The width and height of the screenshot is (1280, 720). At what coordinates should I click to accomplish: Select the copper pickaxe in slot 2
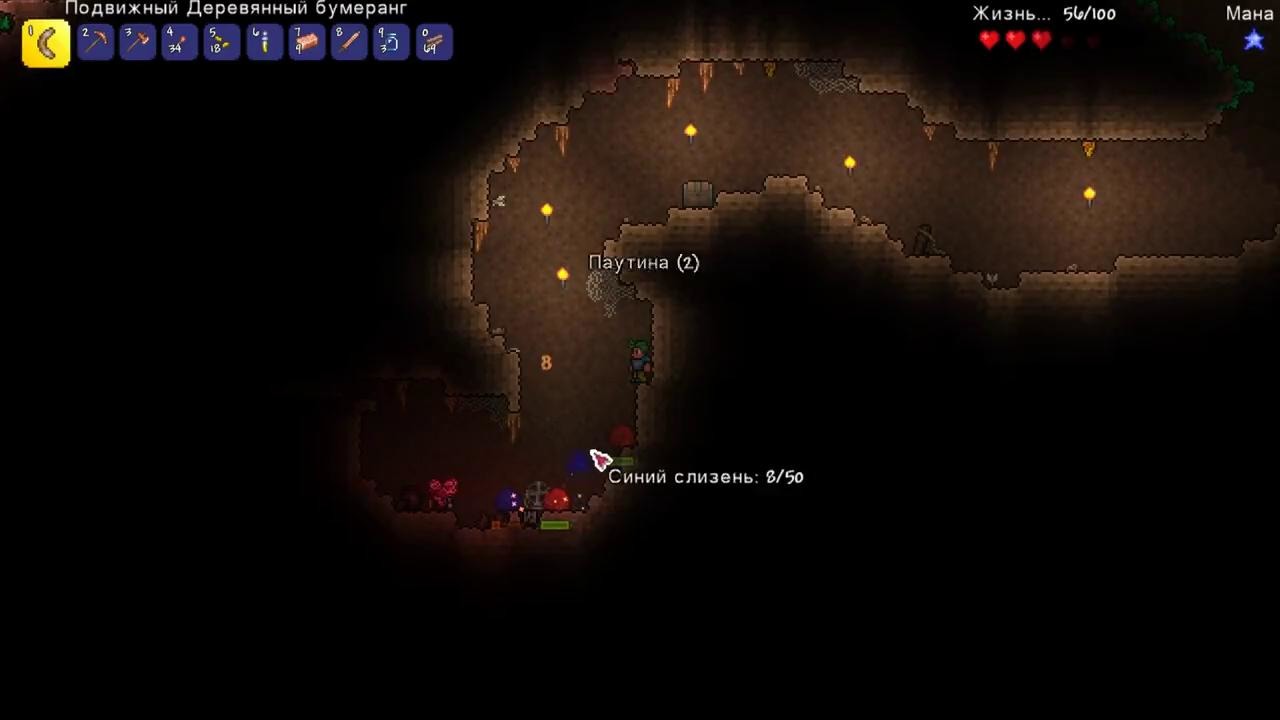point(96,43)
